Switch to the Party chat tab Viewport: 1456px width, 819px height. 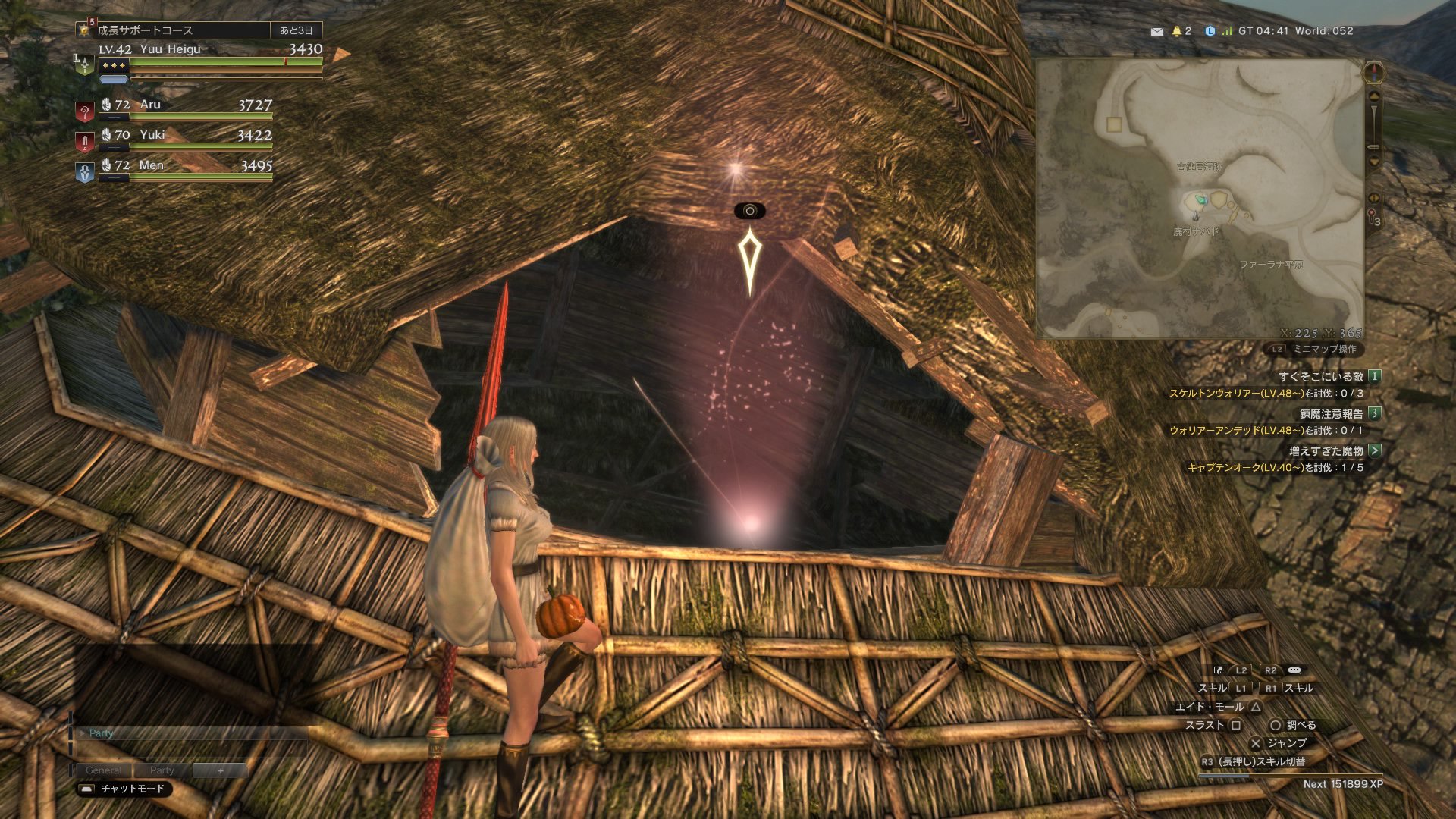click(162, 770)
